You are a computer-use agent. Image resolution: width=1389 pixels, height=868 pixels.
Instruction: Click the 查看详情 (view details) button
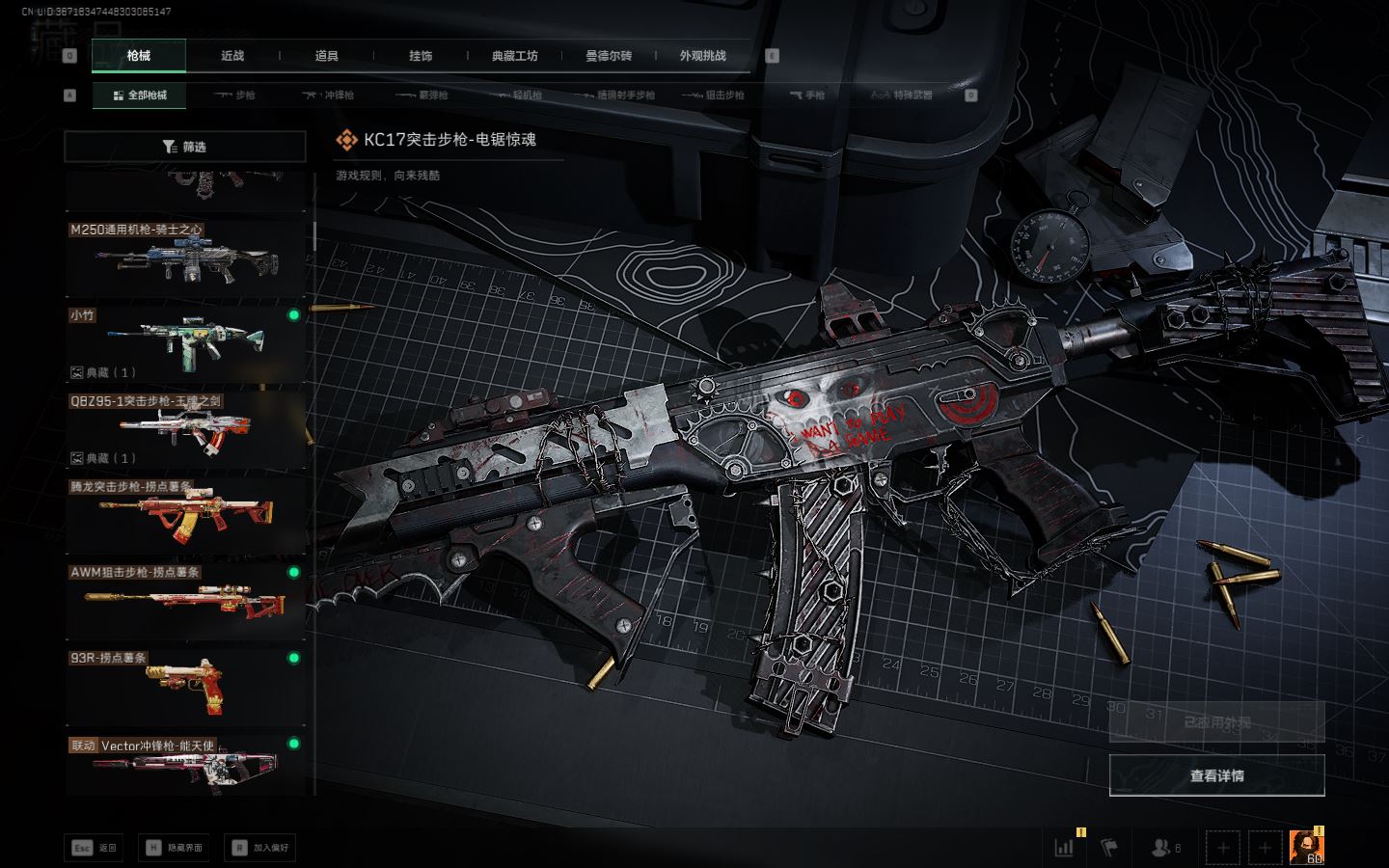tap(1216, 775)
